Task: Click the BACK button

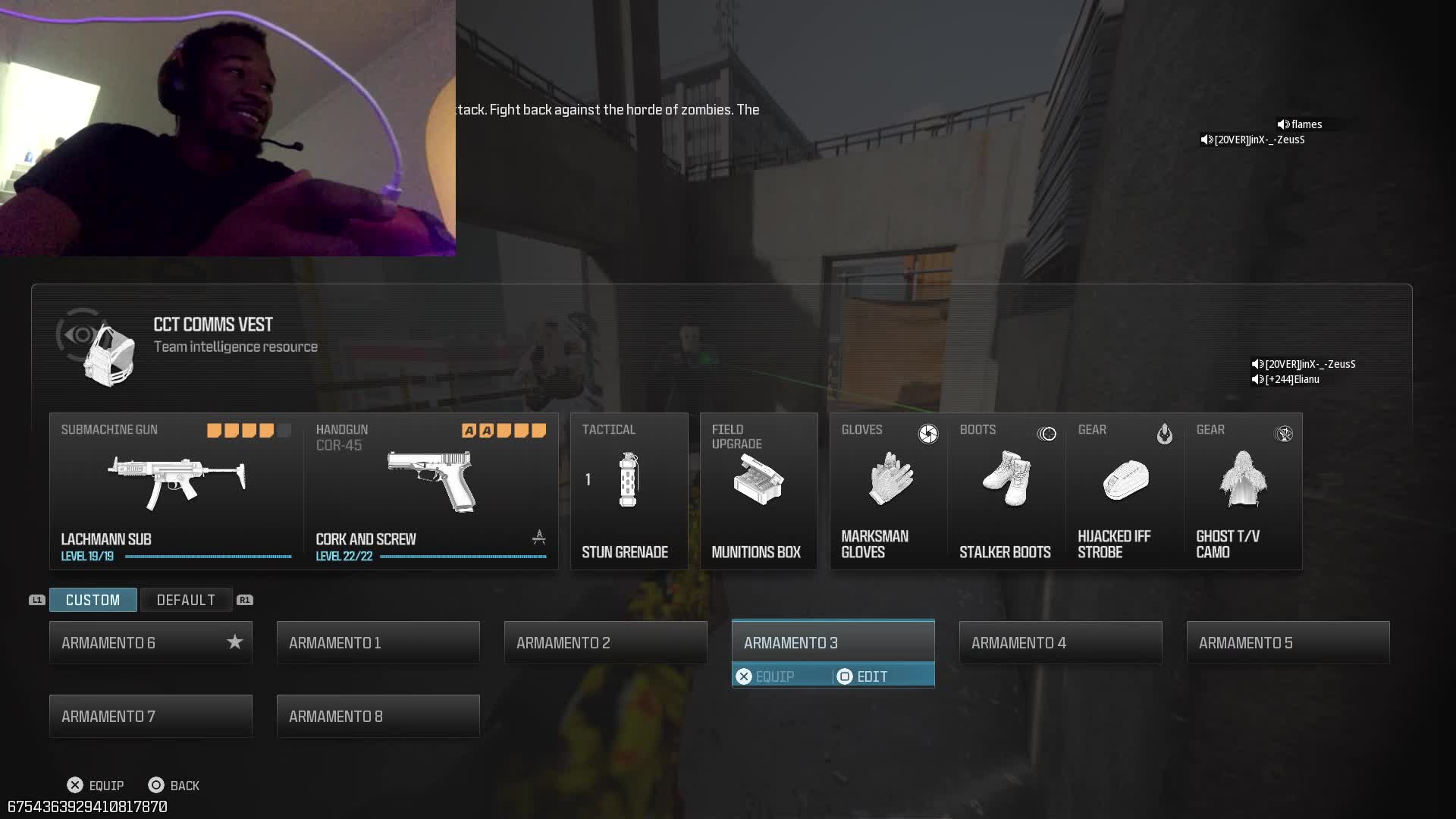Action: 173,785
